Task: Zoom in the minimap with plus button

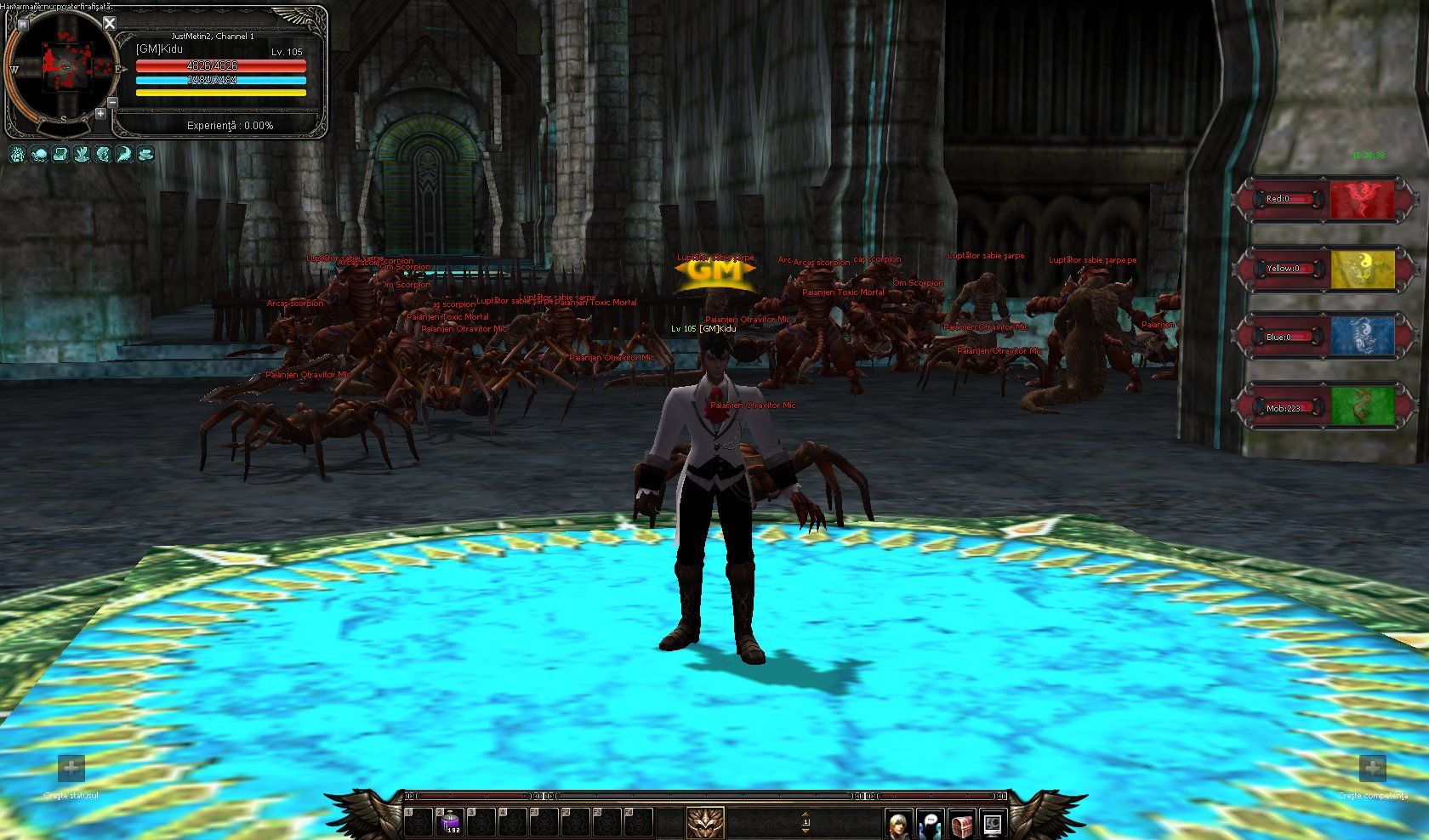Action: 100,114
